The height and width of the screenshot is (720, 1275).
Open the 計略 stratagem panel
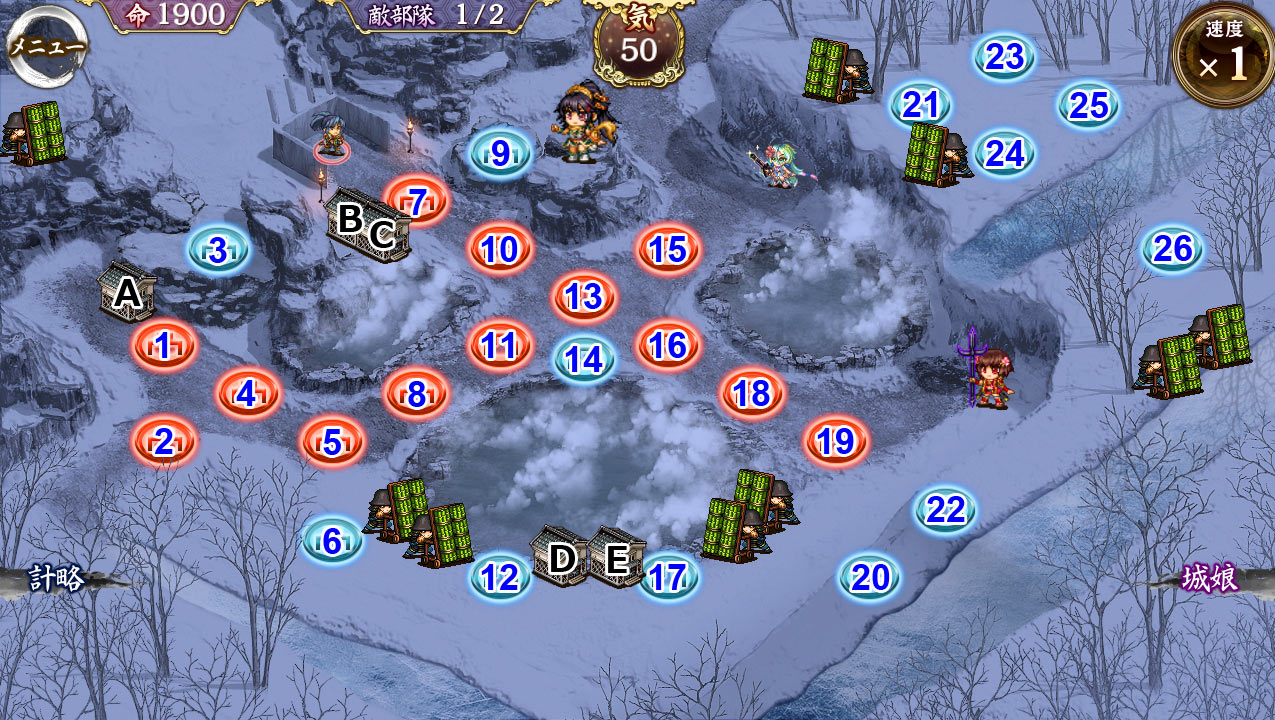(x=55, y=579)
